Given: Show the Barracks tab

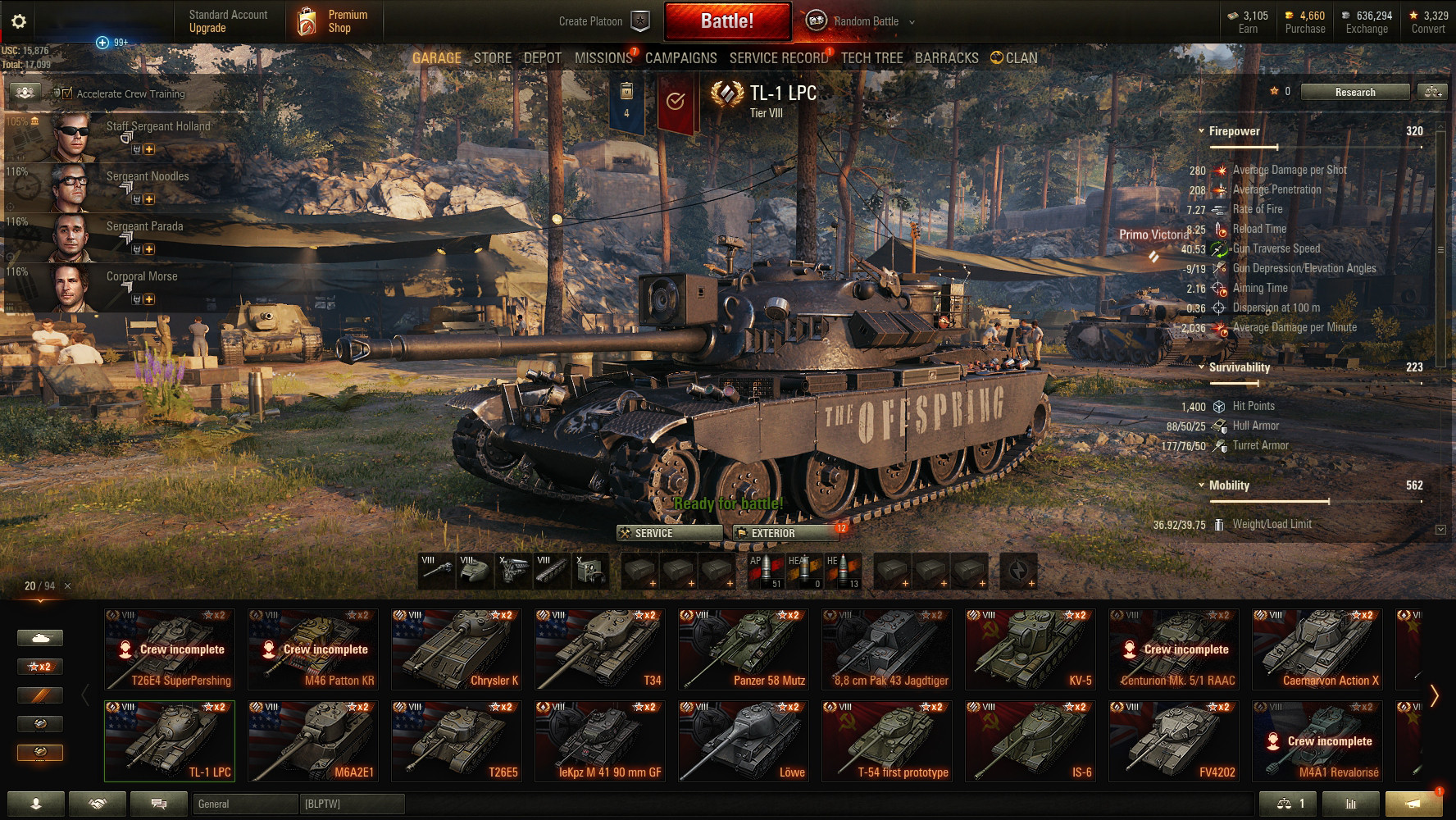Looking at the screenshot, I should tap(946, 58).
